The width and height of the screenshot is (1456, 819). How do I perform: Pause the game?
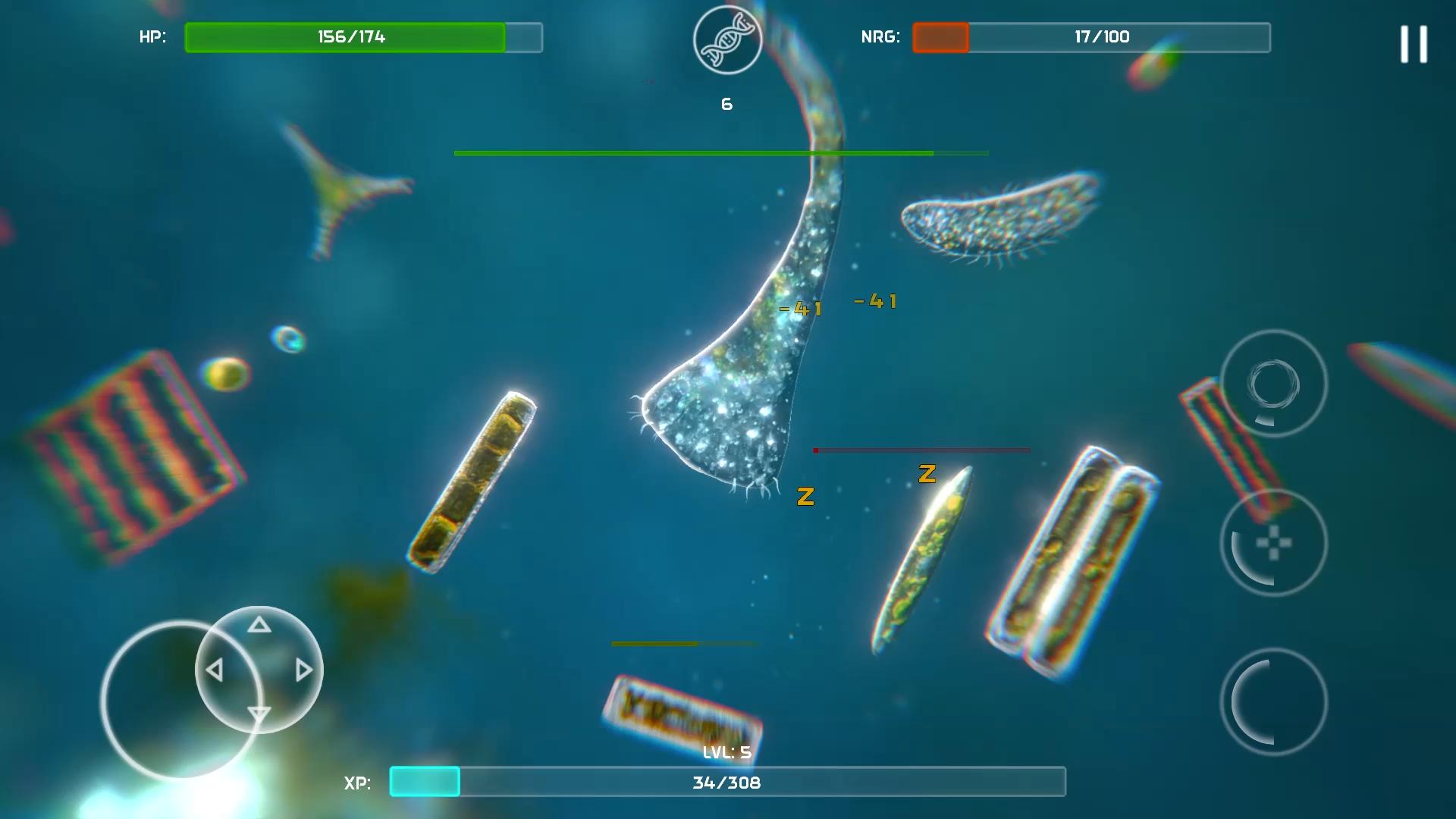coord(1413,44)
